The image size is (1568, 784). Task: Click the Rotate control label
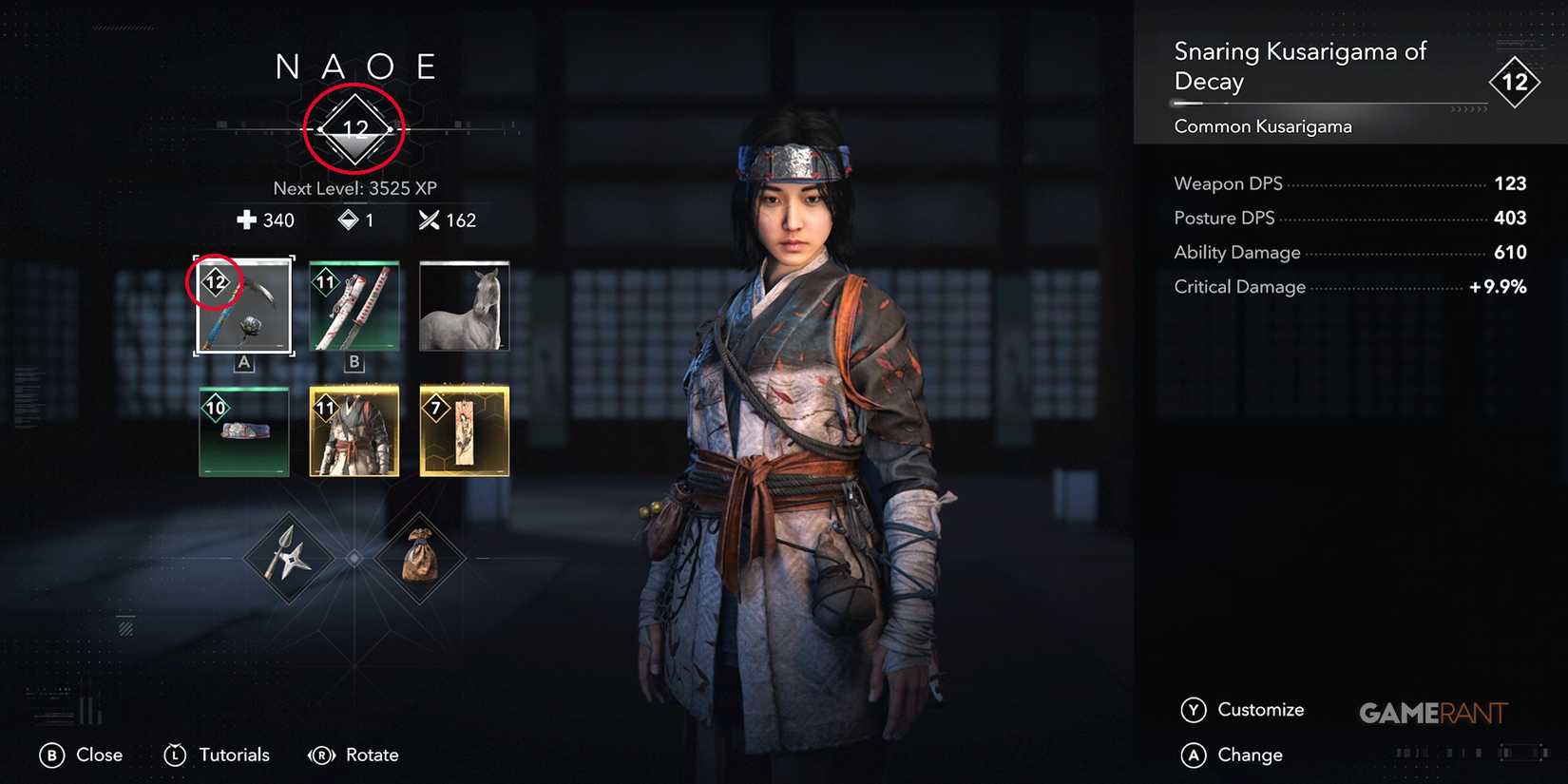373,755
